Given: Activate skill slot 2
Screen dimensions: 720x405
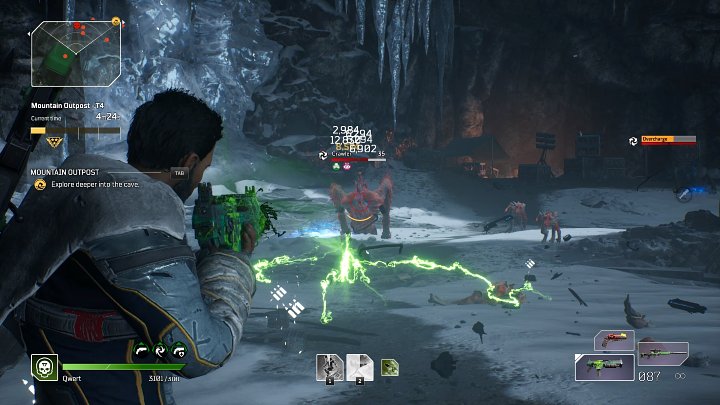Looking at the screenshot, I should (360, 367).
